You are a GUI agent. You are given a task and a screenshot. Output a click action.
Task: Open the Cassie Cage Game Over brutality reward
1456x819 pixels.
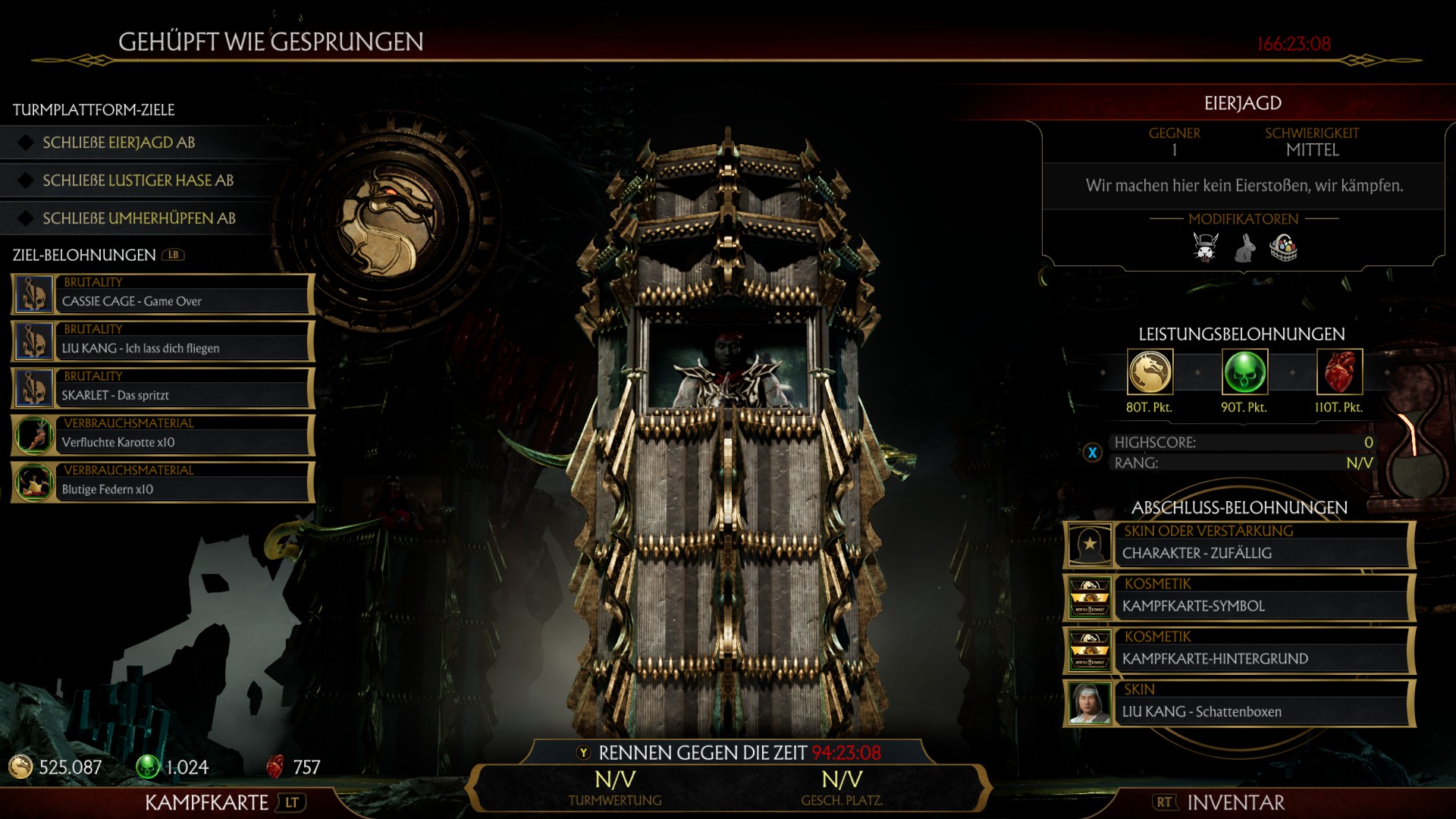coord(163,294)
